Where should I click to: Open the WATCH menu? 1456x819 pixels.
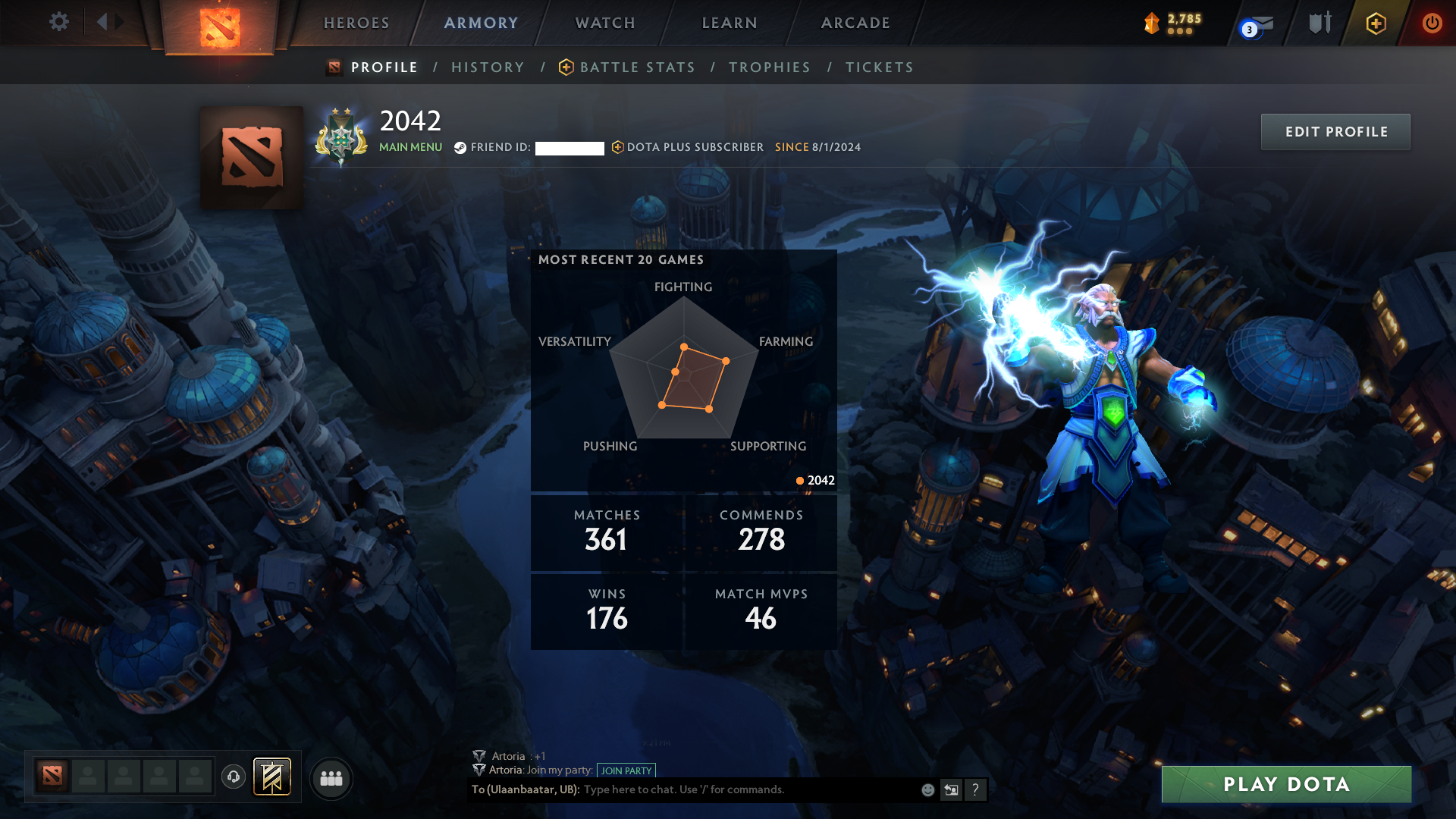(604, 23)
